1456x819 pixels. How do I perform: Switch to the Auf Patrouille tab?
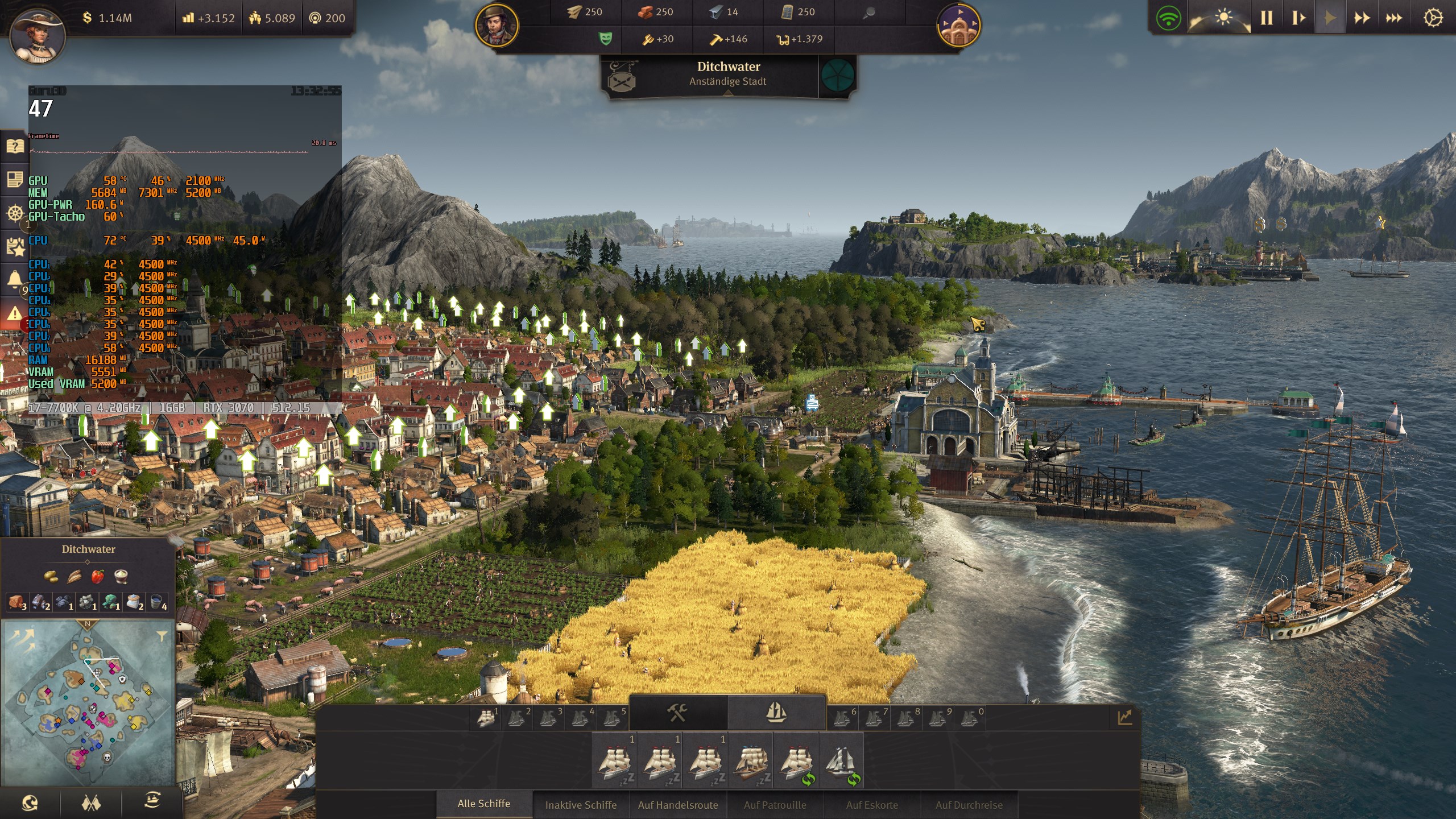[x=775, y=805]
